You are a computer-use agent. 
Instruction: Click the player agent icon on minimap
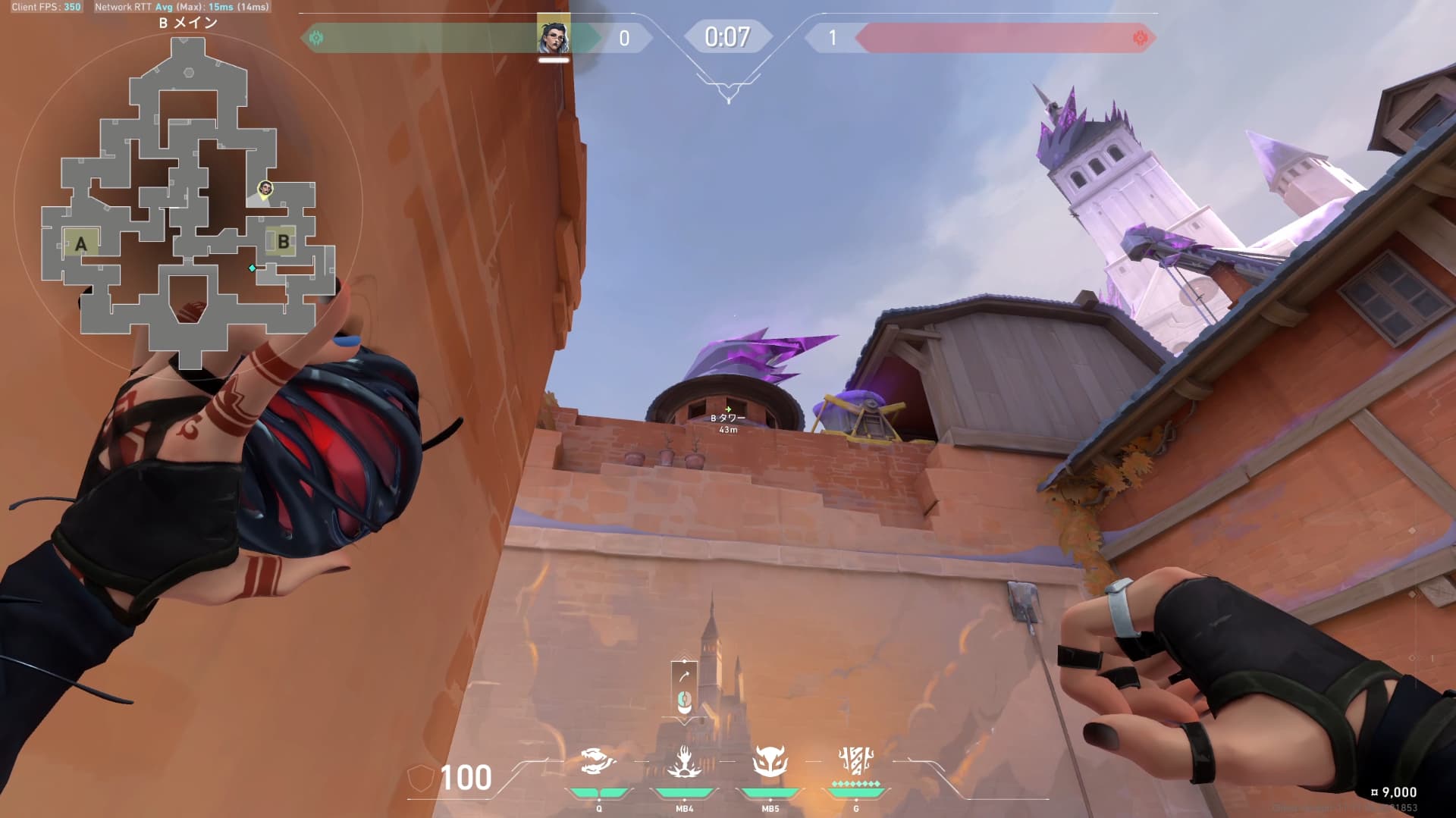point(265,188)
